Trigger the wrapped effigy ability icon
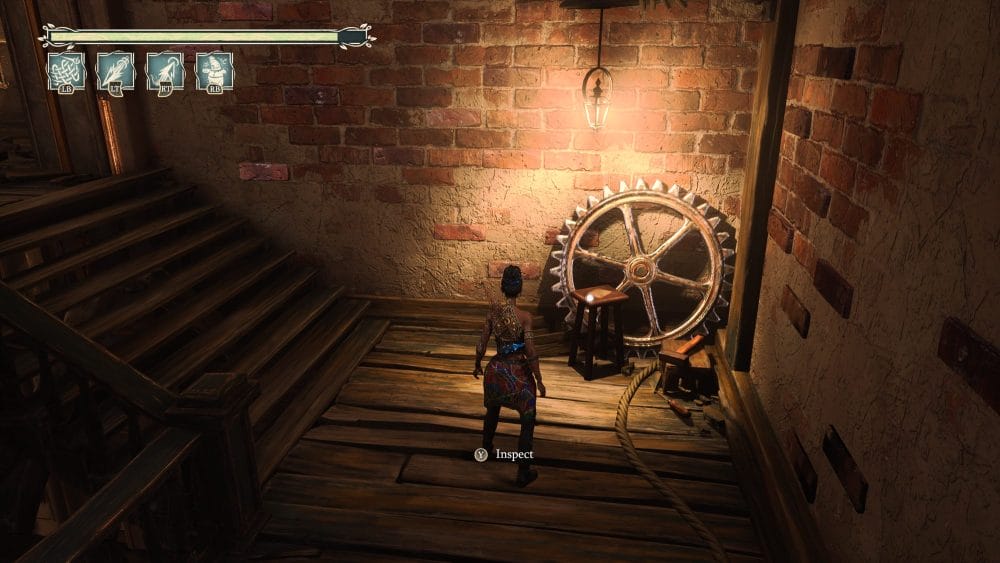Screen dimensions: 1000x563 [214, 71]
